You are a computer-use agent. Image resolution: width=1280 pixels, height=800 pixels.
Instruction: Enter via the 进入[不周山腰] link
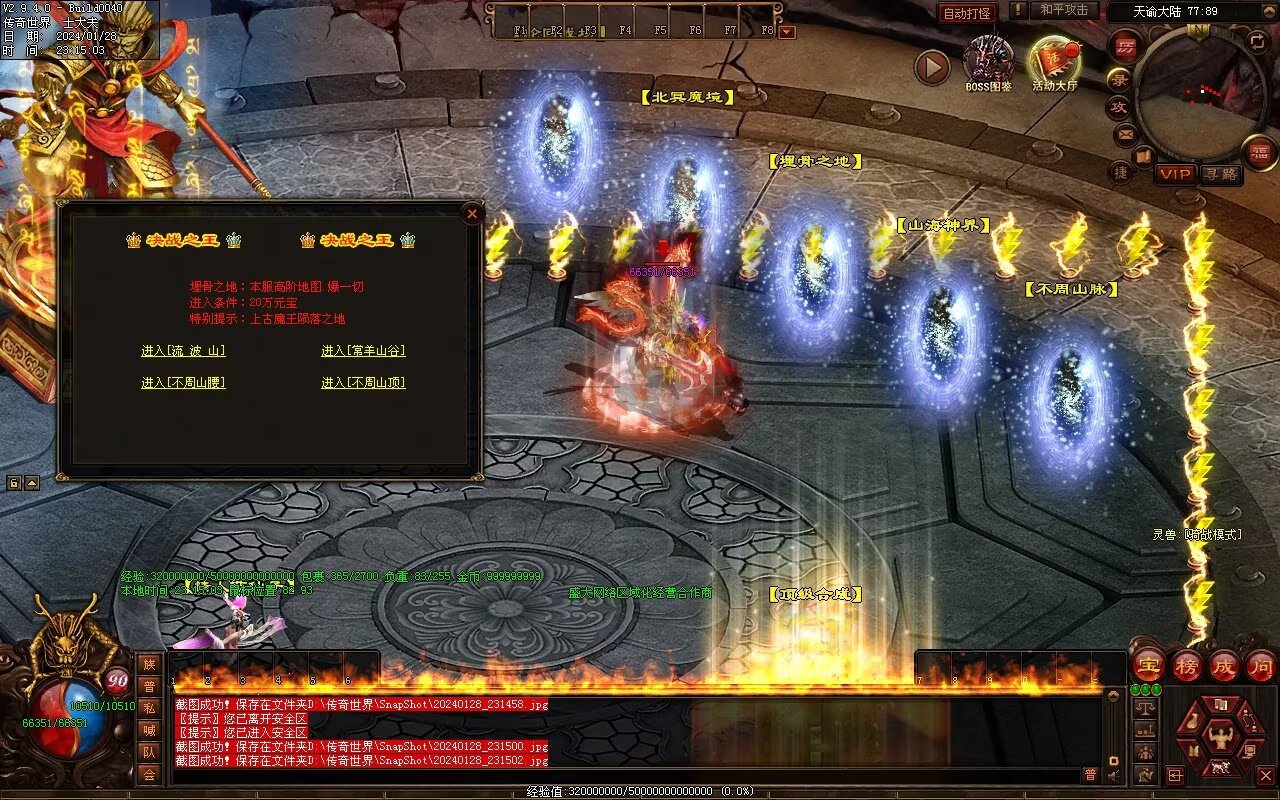coord(183,383)
